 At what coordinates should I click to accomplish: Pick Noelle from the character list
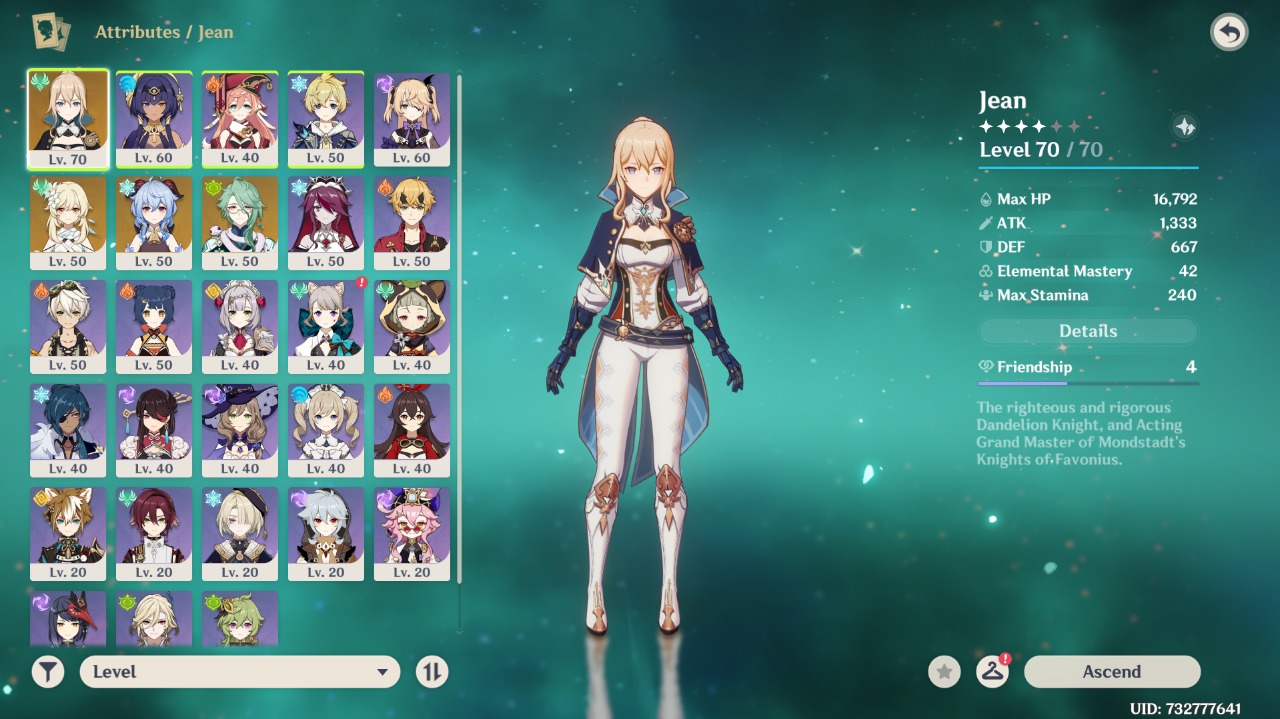(240, 326)
